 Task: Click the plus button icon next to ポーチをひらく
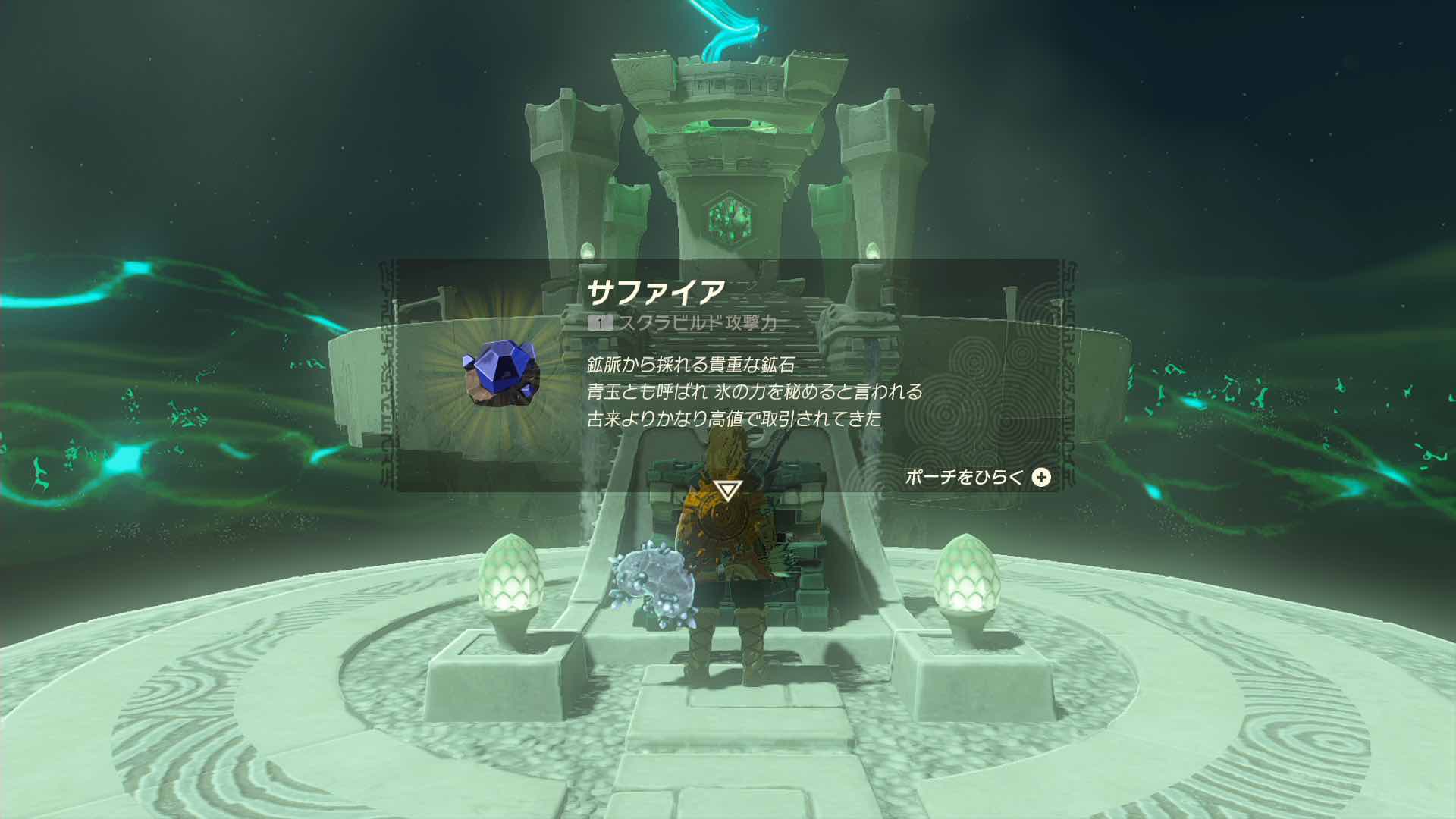tap(1043, 479)
